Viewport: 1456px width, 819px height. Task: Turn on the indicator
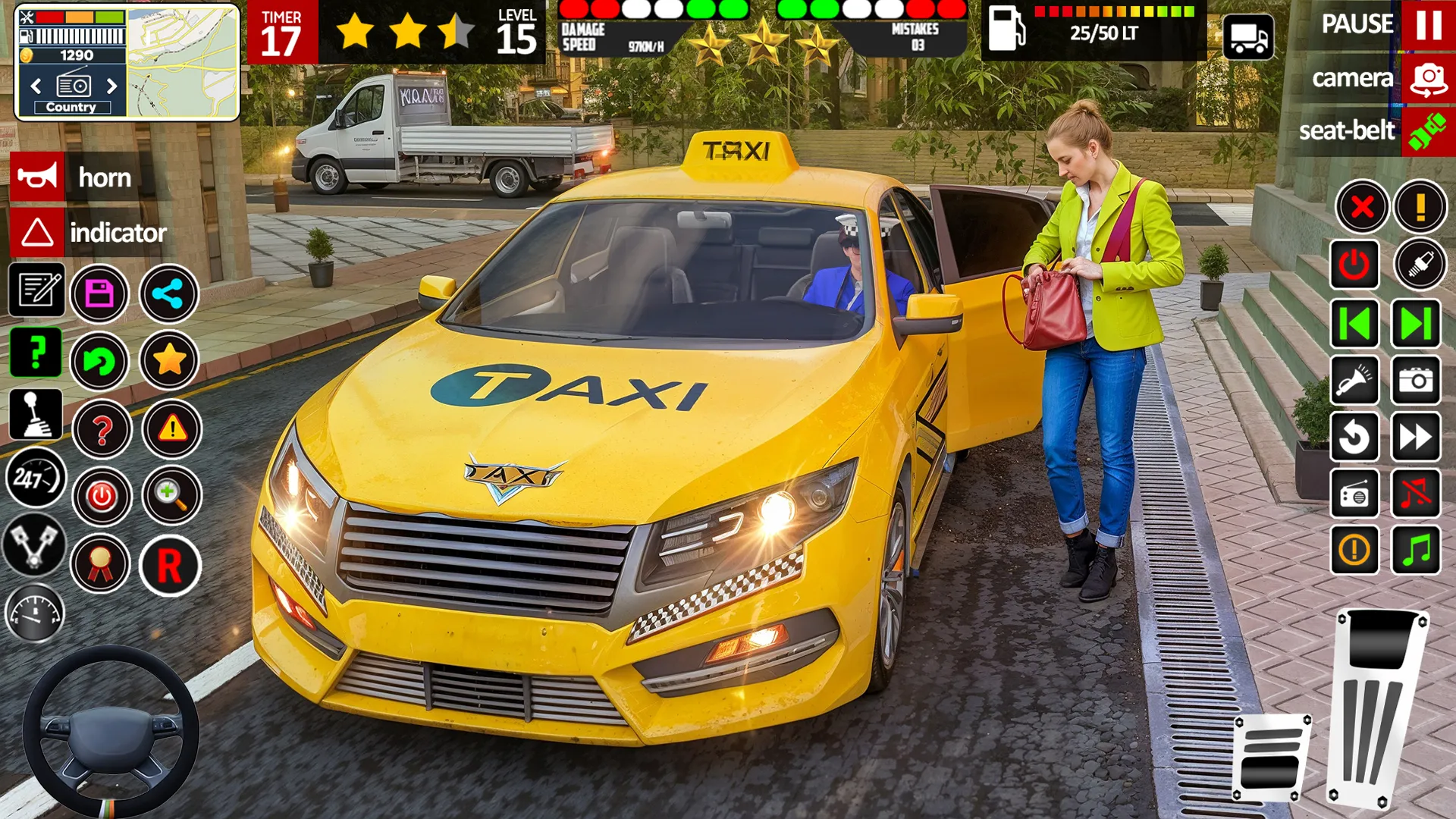(x=34, y=234)
